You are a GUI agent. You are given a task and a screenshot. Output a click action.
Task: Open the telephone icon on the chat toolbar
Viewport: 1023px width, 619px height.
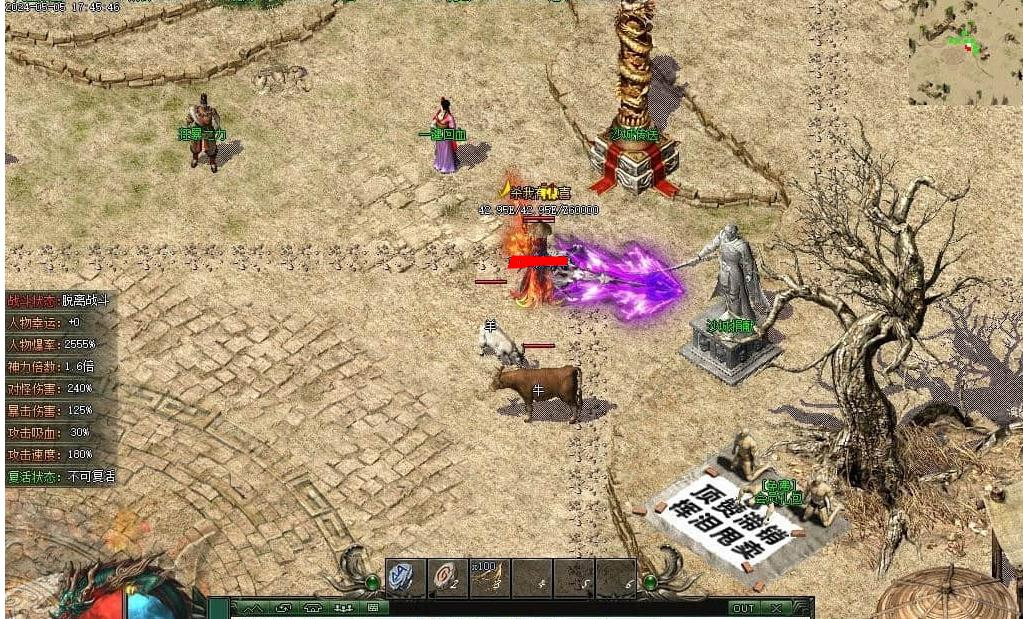coord(313,608)
